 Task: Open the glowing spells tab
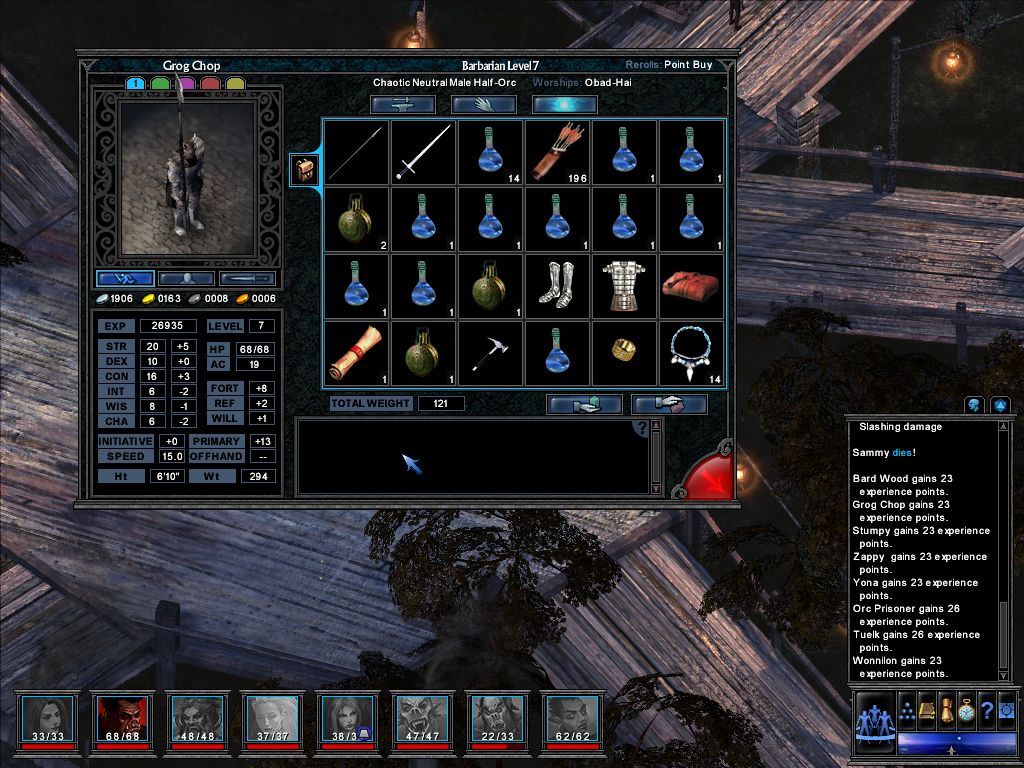click(x=564, y=104)
